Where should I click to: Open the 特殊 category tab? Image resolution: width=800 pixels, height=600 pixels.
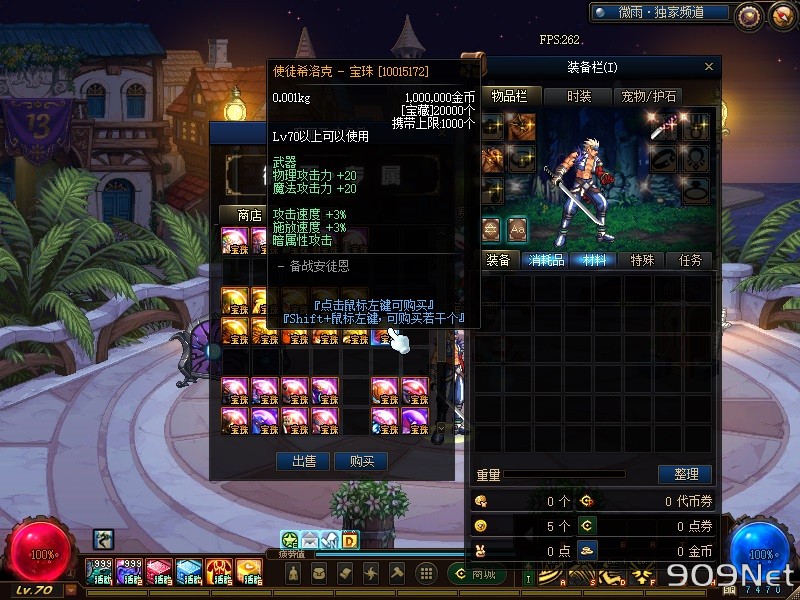642,260
